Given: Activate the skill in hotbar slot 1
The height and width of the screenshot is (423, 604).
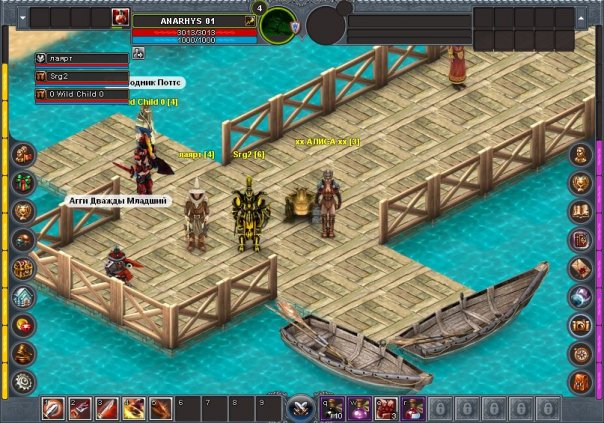Looking at the screenshot, I should click(x=54, y=408).
